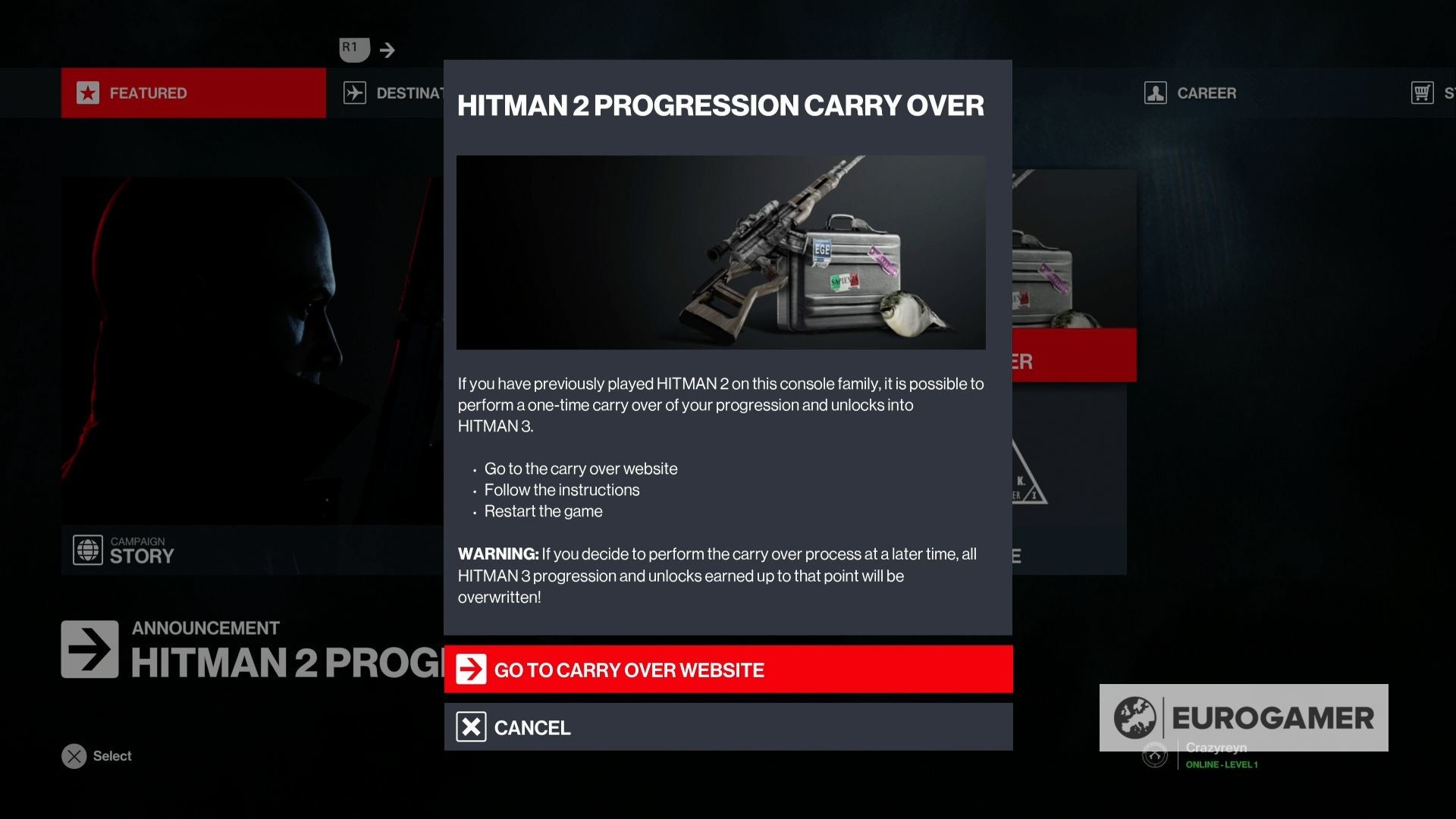Click the globe icon near the Crazyreyn username
Image resolution: width=1456 pixels, height=819 pixels.
coord(1156,755)
